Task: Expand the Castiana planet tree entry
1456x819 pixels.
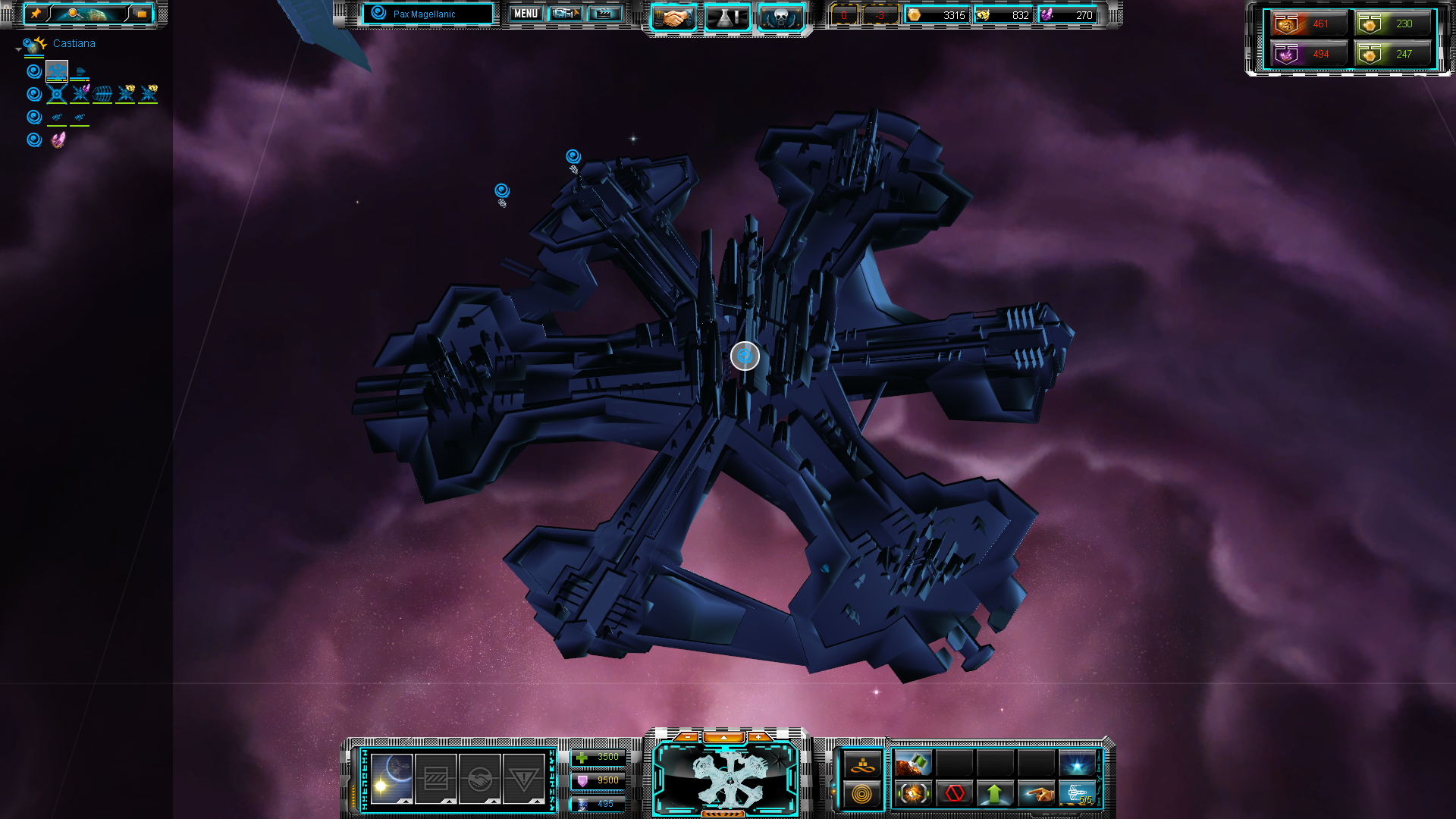Action: click(18, 49)
